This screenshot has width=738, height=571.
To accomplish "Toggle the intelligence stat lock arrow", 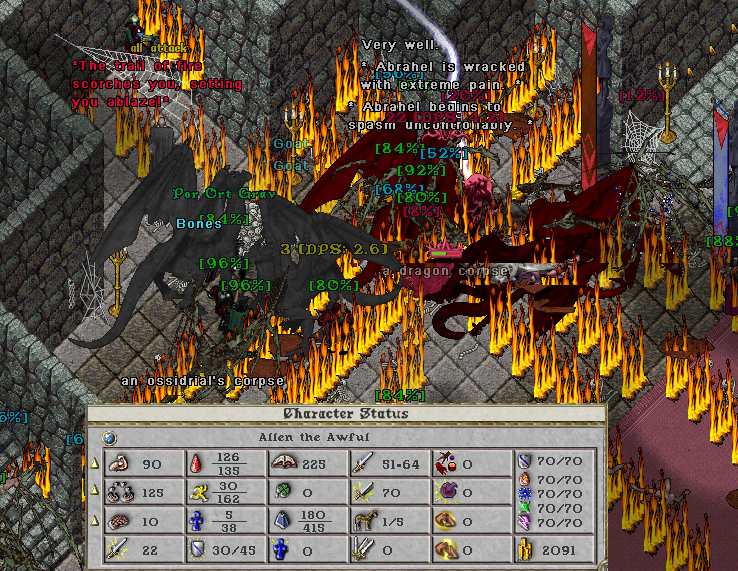I will [95, 519].
